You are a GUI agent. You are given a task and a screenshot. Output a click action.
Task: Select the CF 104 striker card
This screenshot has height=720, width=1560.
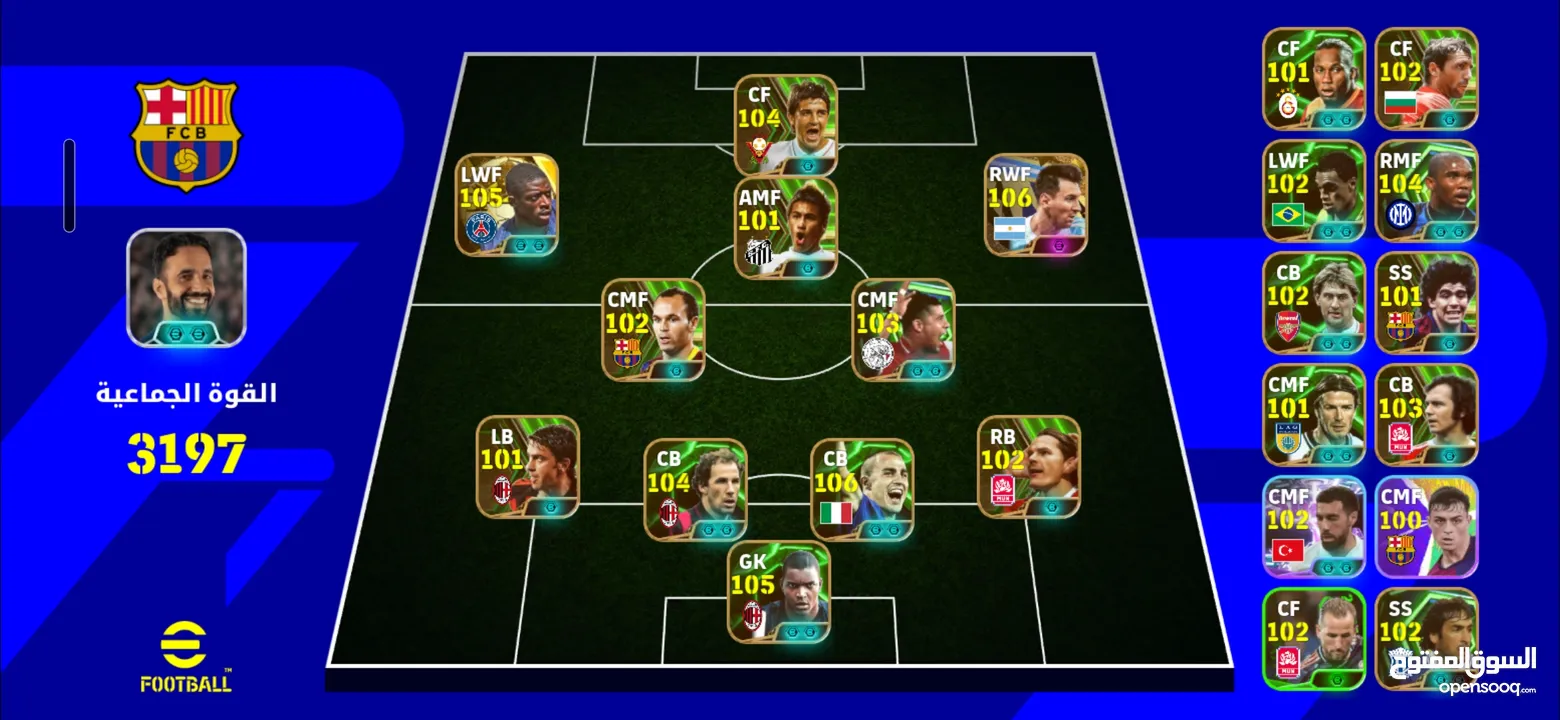tap(786, 125)
